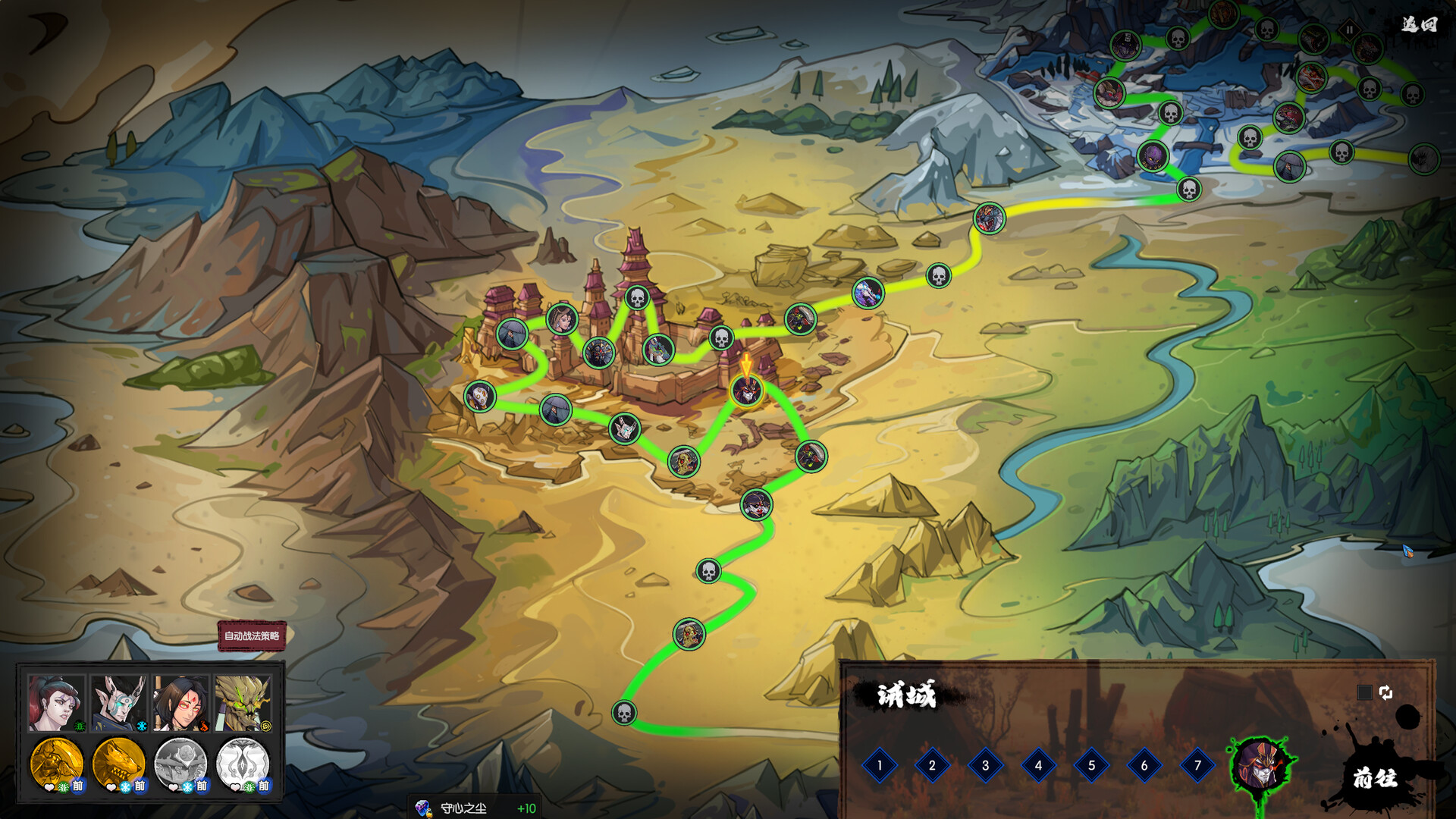
Task: Open the 自动战法策略 auto-strategy button
Action: point(252,636)
